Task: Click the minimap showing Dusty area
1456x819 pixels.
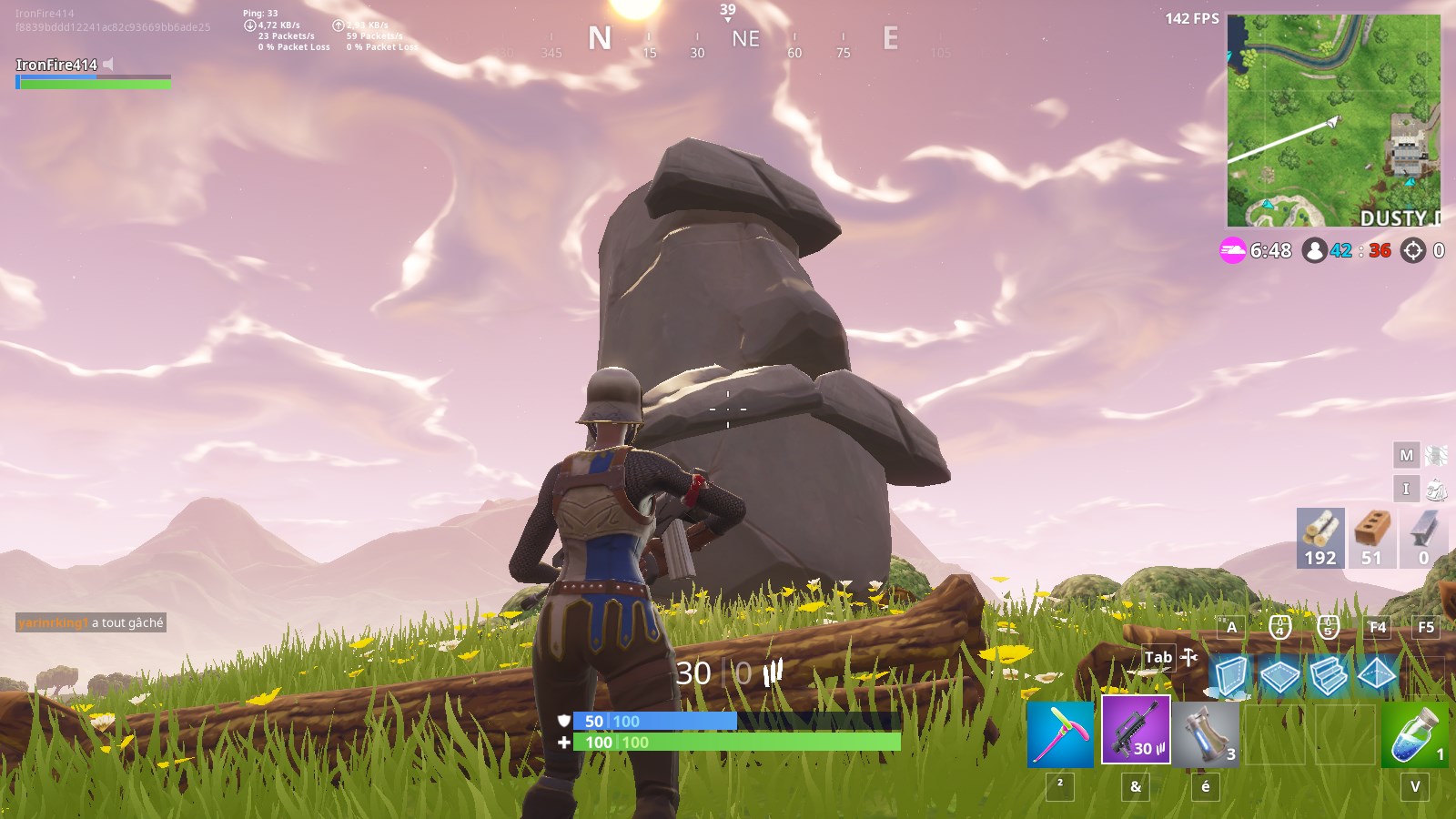Action: click(x=1333, y=120)
